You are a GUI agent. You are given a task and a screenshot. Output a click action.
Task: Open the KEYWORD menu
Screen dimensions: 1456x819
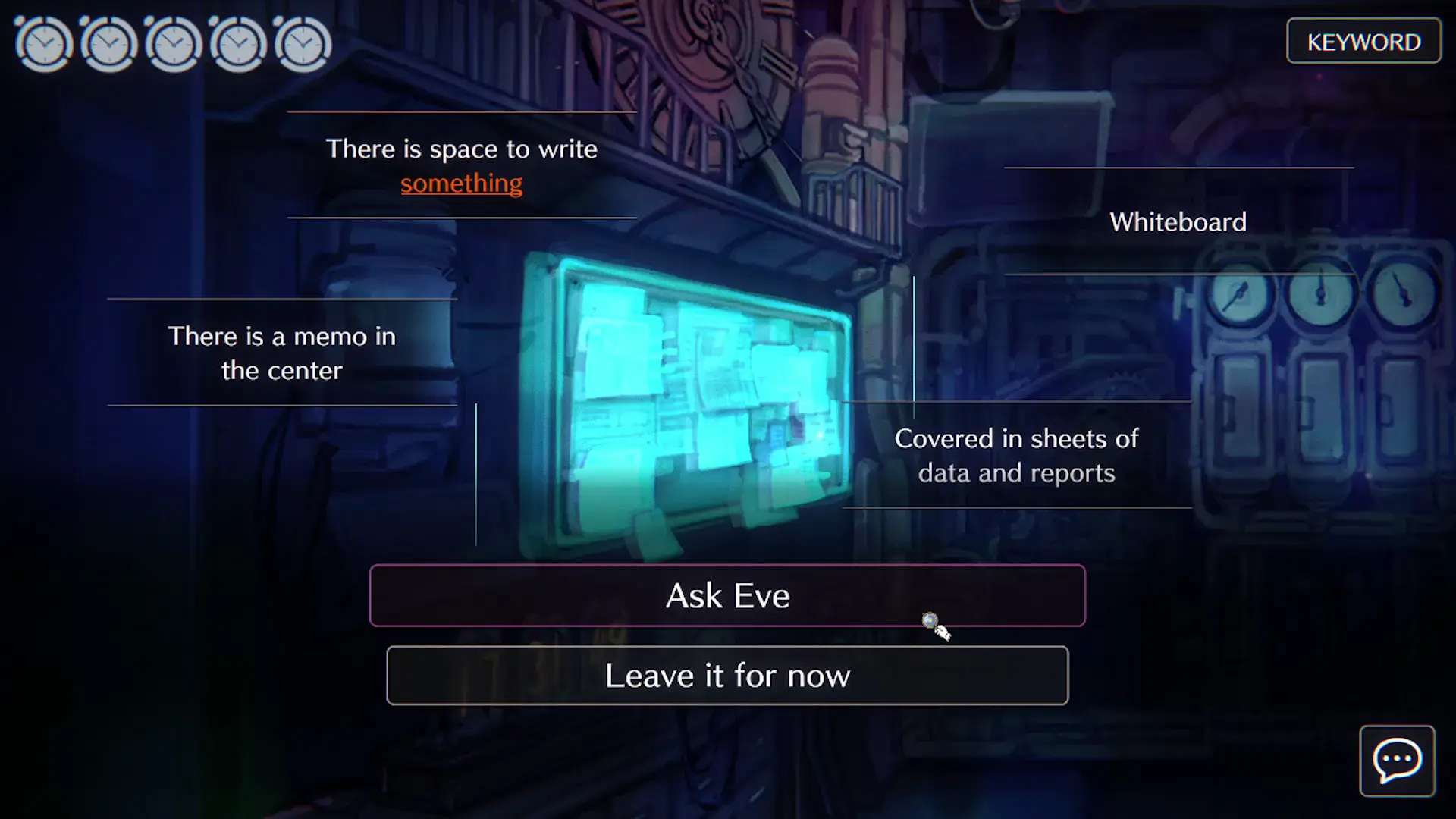click(x=1363, y=42)
